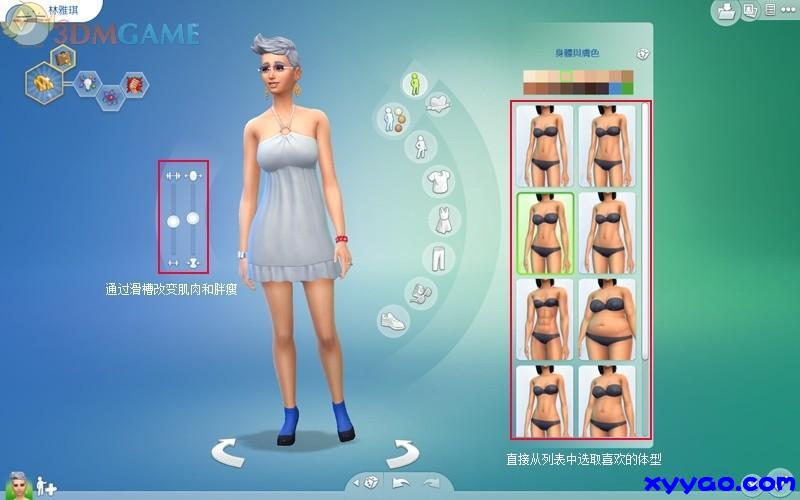Select the muscular abs body type thumbnail
This screenshot has width=800, height=500.
(545, 319)
